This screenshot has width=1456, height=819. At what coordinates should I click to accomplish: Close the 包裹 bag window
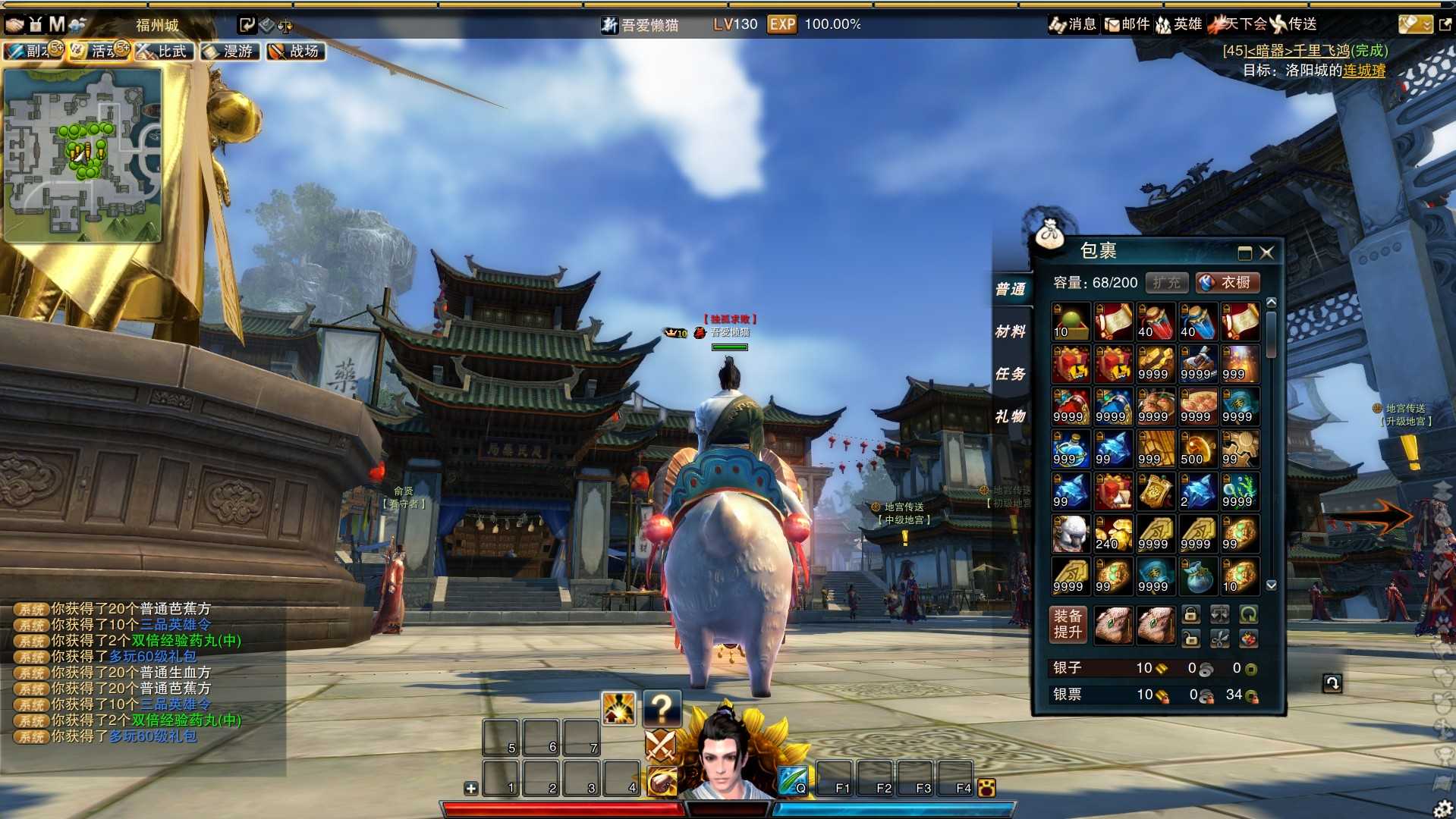[1266, 253]
